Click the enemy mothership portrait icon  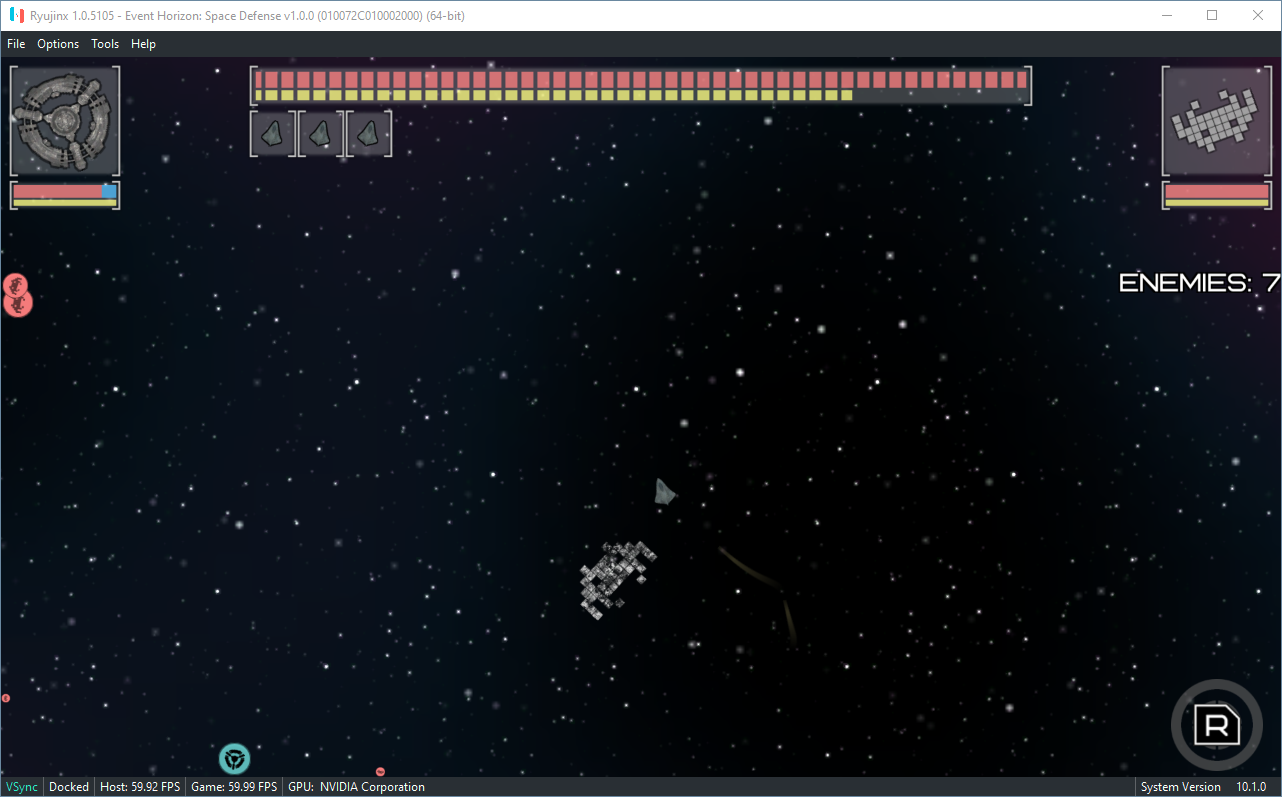coord(1216,120)
